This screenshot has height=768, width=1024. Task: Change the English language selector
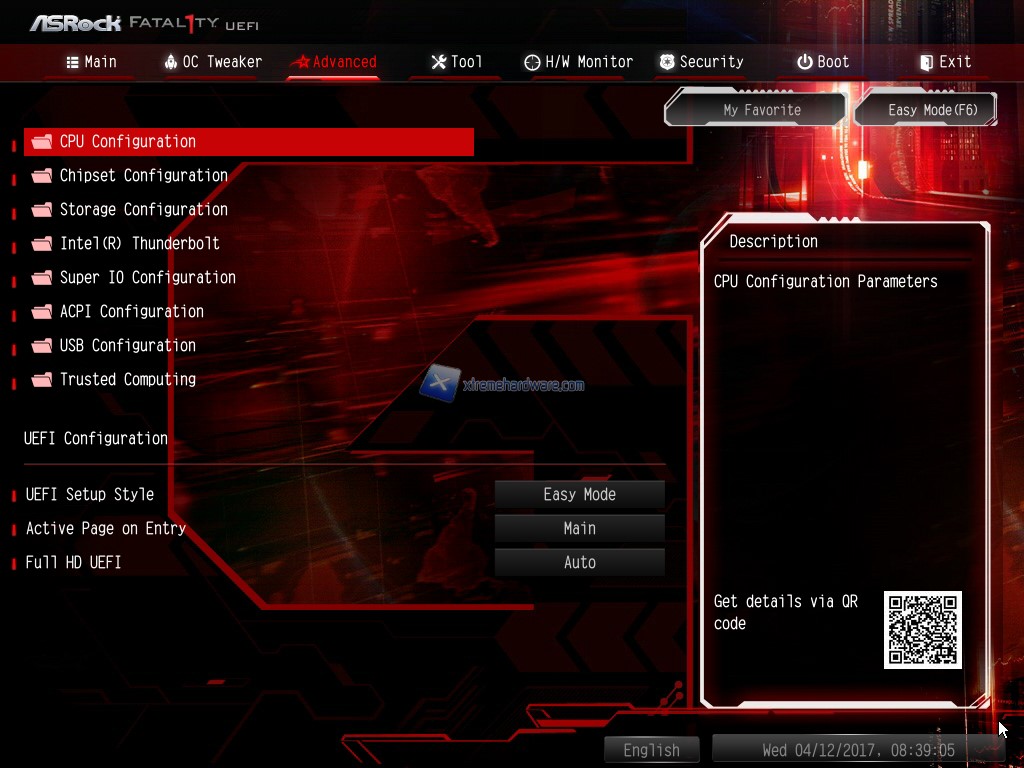[651, 750]
